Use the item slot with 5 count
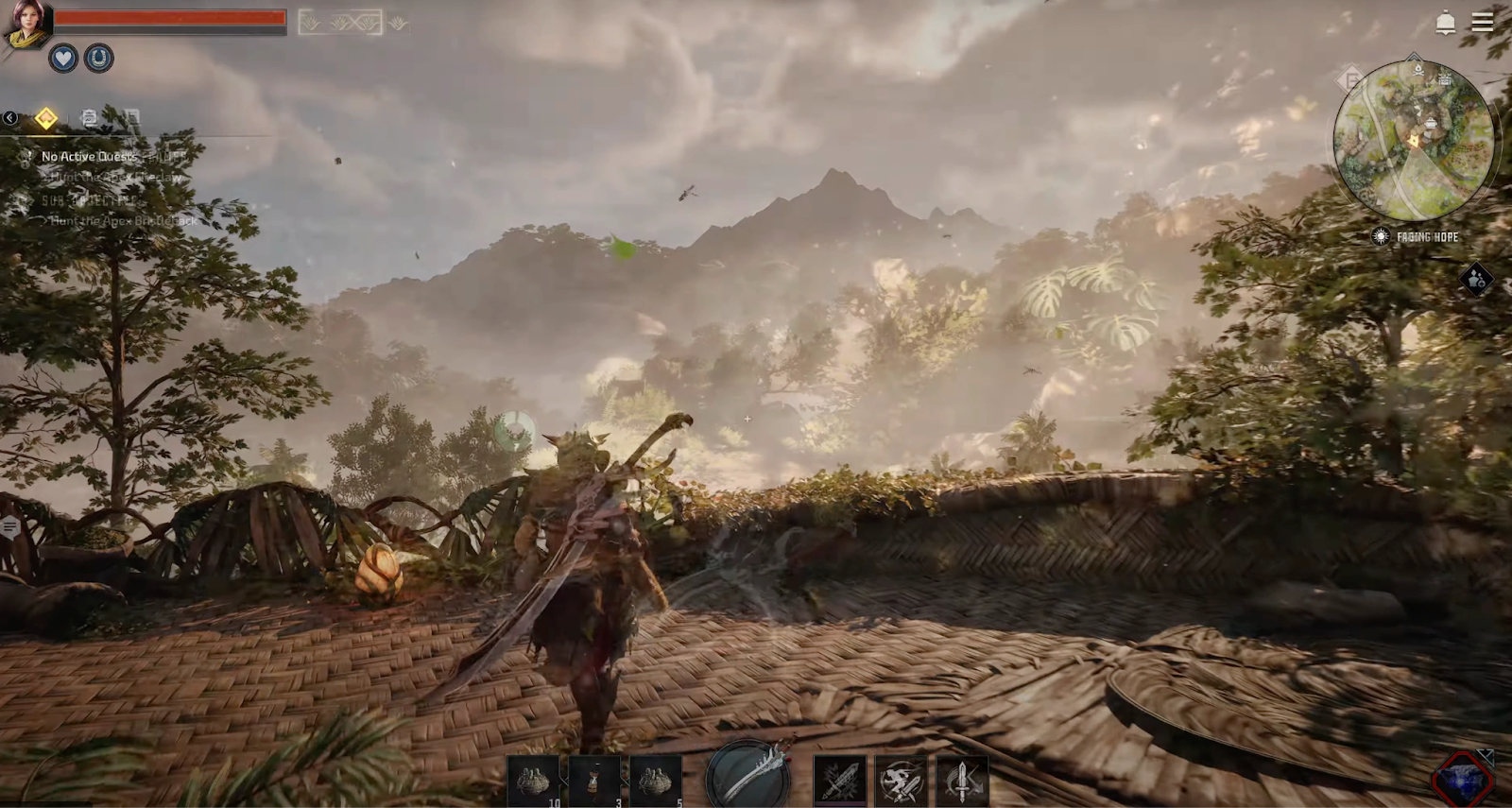 655,782
